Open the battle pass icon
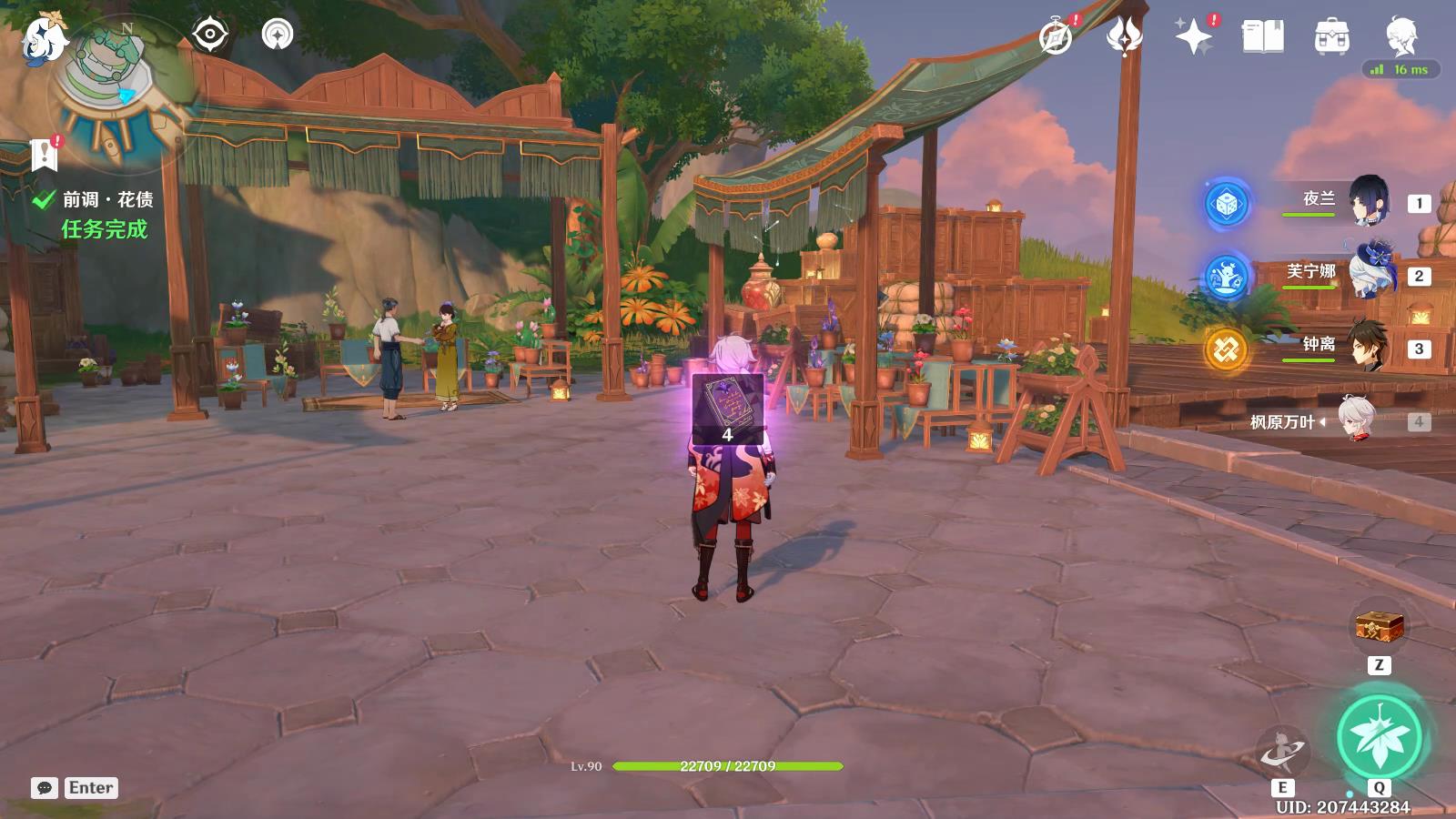The height and width of the screenshot is (819, 1456). coord(1124,37)
